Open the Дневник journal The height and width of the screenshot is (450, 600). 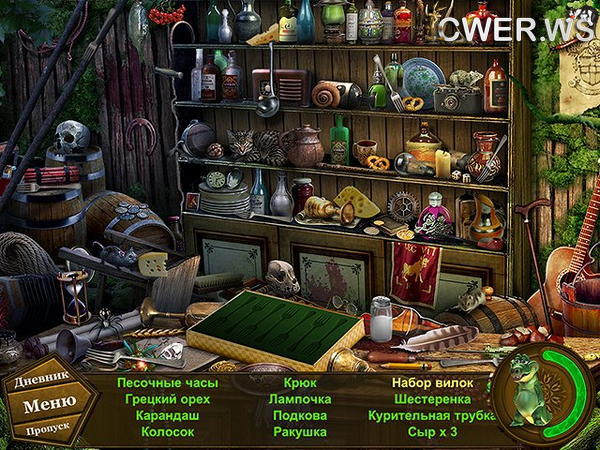[46, 381]
